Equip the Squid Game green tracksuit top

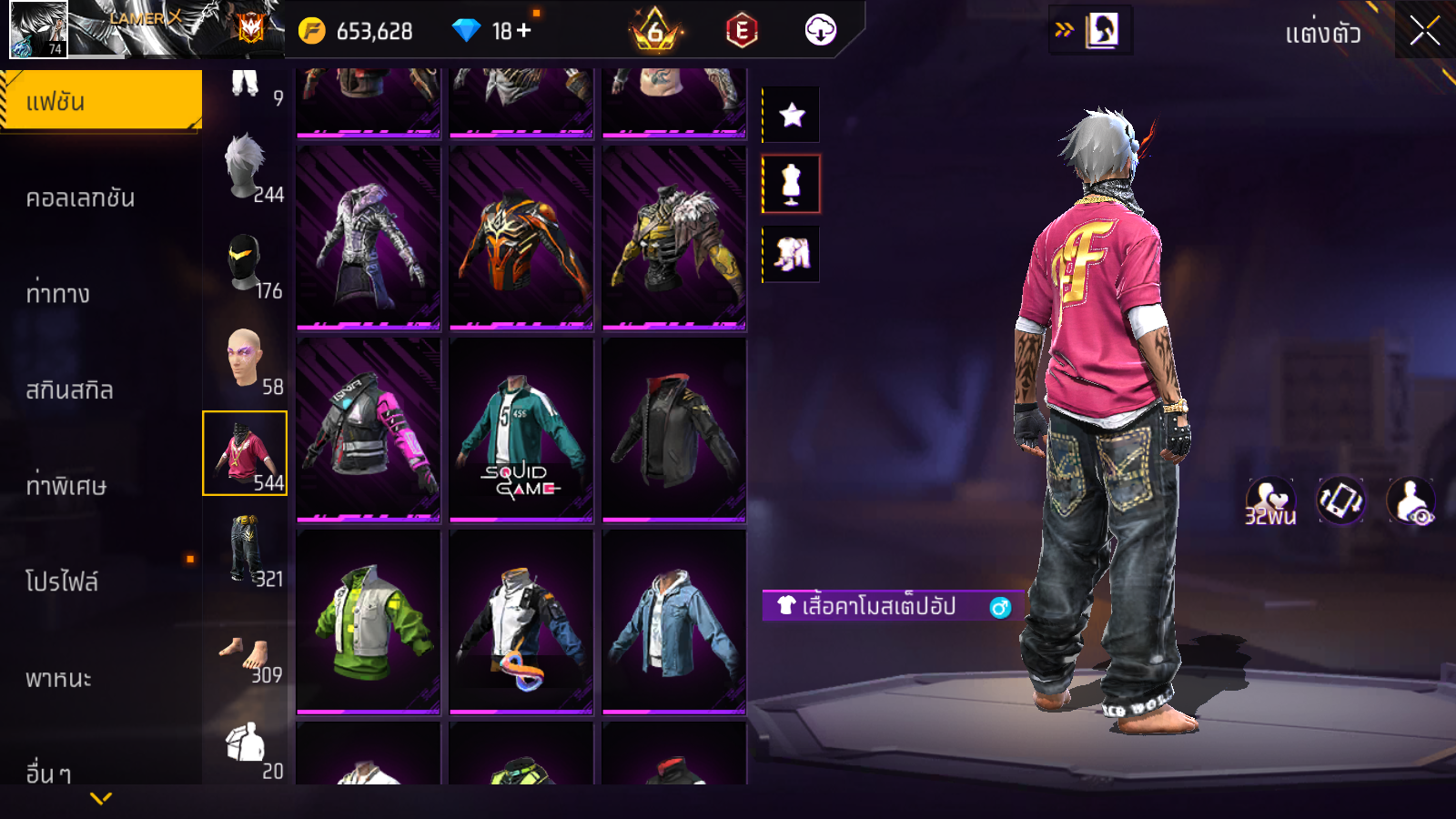pos(521,430)
